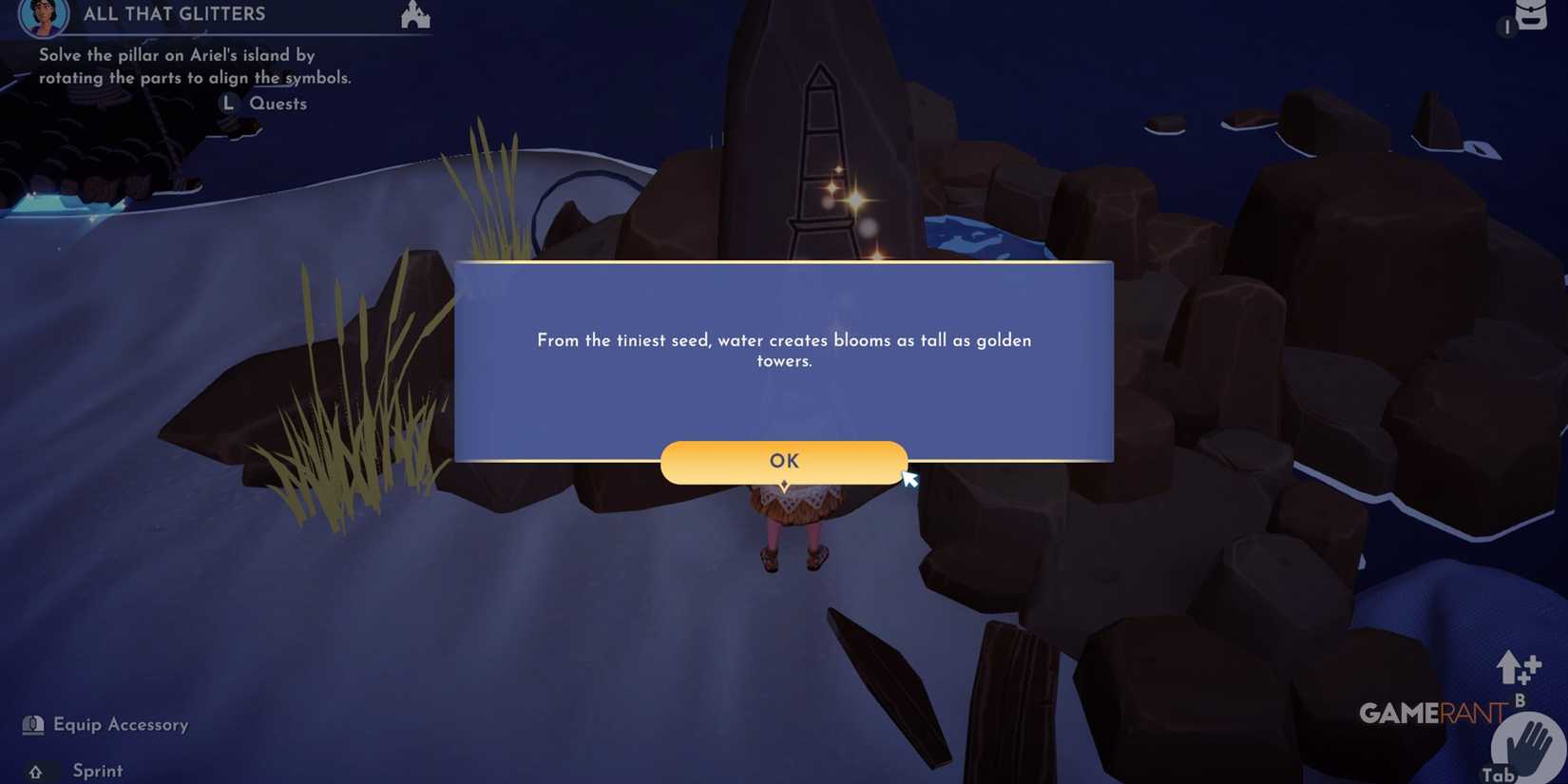
Task: Click the quest description about Ariel's island
Action: click(194, 66)
